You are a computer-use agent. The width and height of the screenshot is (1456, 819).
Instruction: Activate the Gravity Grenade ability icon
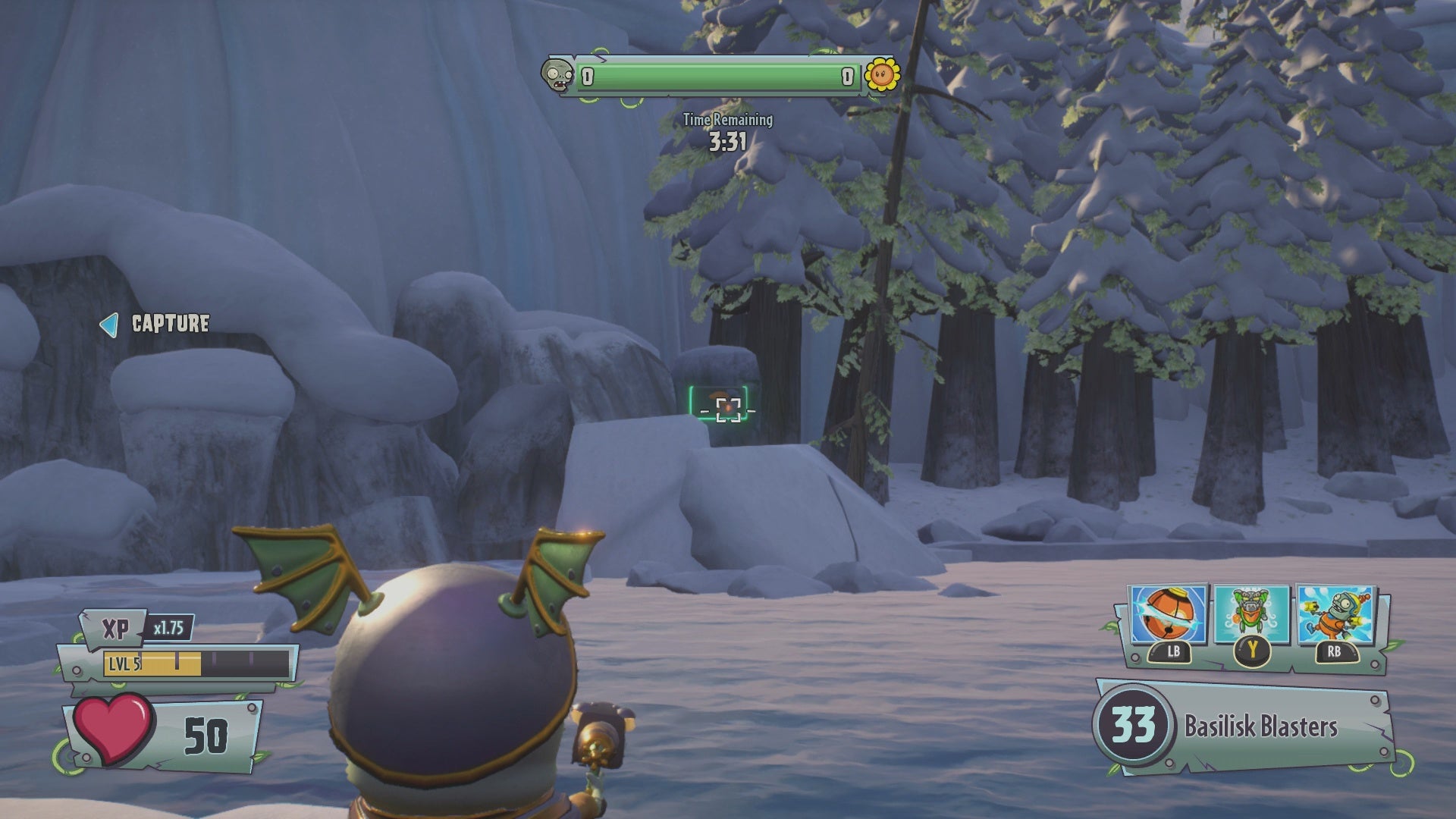point(1167,615)
